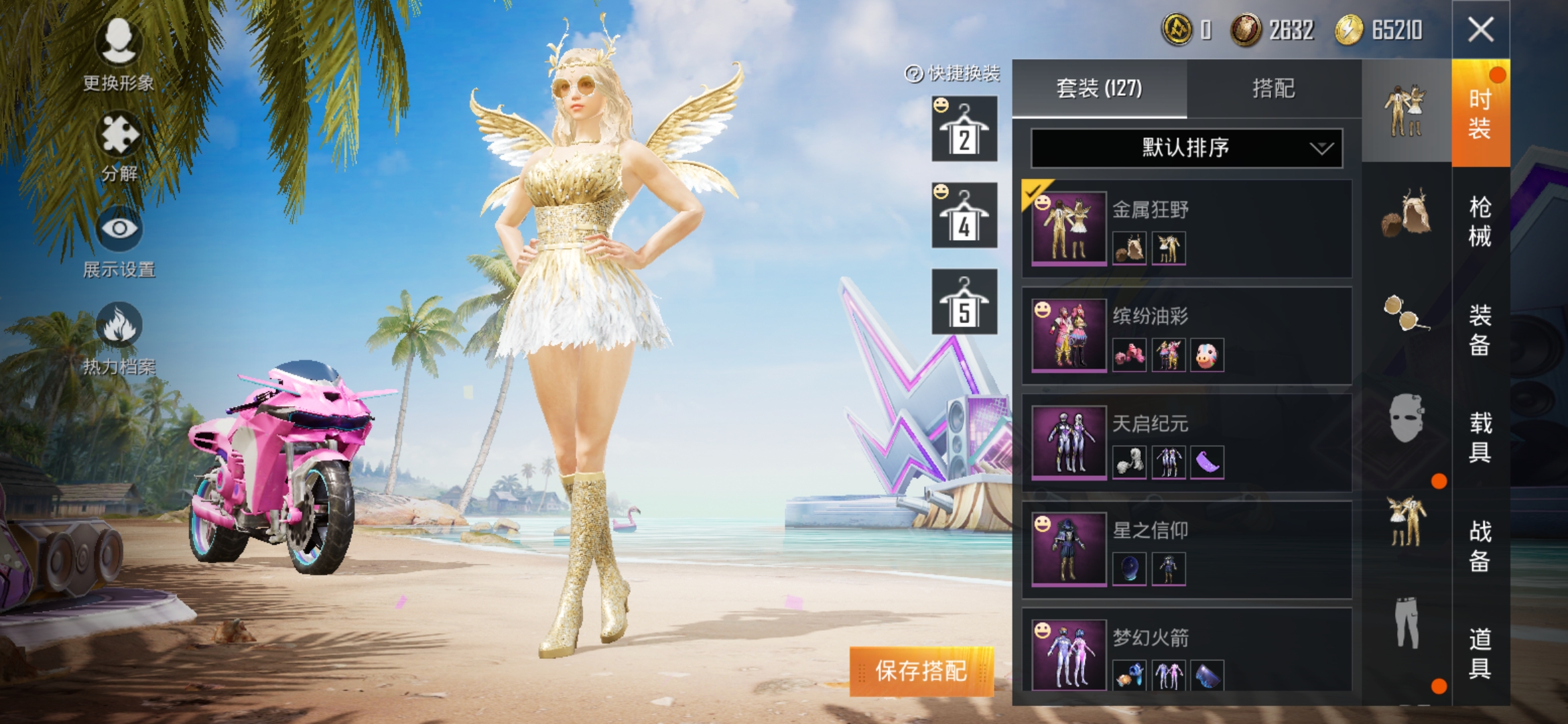Viewport: 1568px width, 724px height.
Task: Save outfit with 保存搭配 button
Action: coord(921,671)
